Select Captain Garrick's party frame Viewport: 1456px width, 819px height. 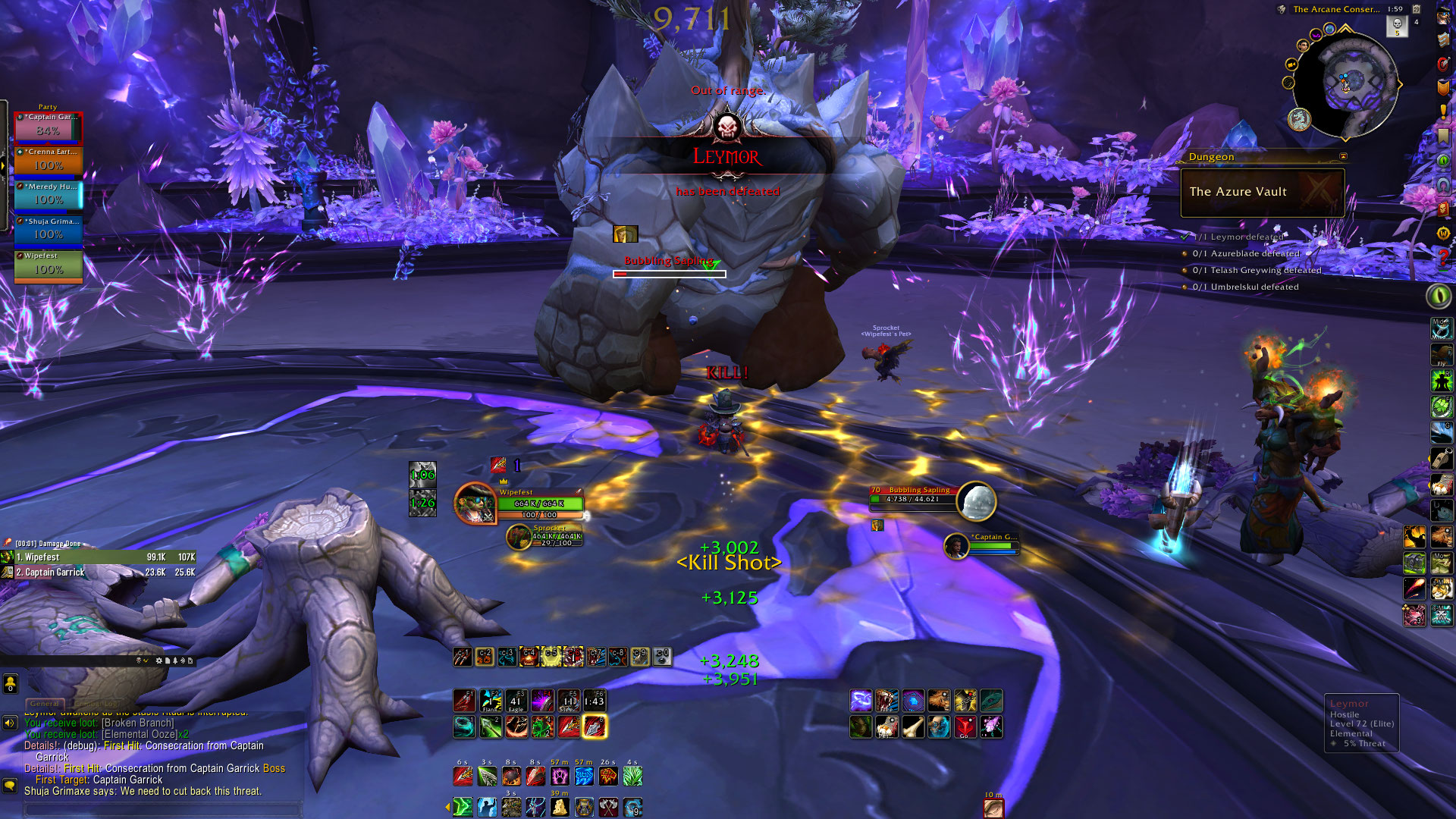pos(48,128)
